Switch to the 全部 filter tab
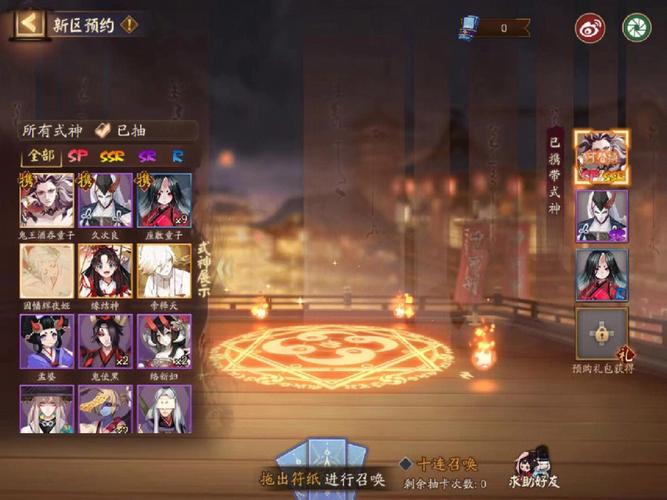 [42, 156]
